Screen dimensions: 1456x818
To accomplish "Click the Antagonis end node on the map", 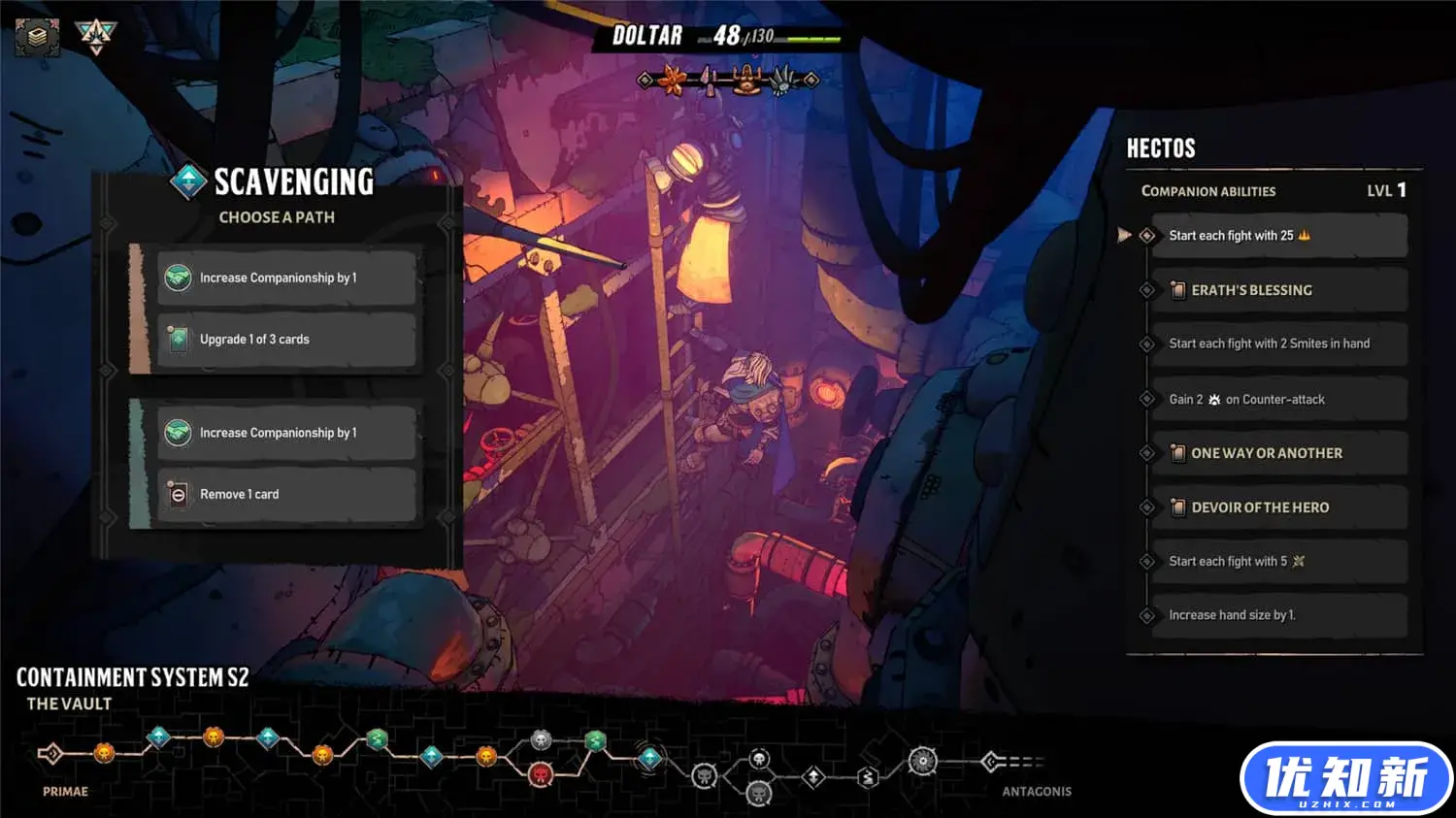I will tap(991, 762).
